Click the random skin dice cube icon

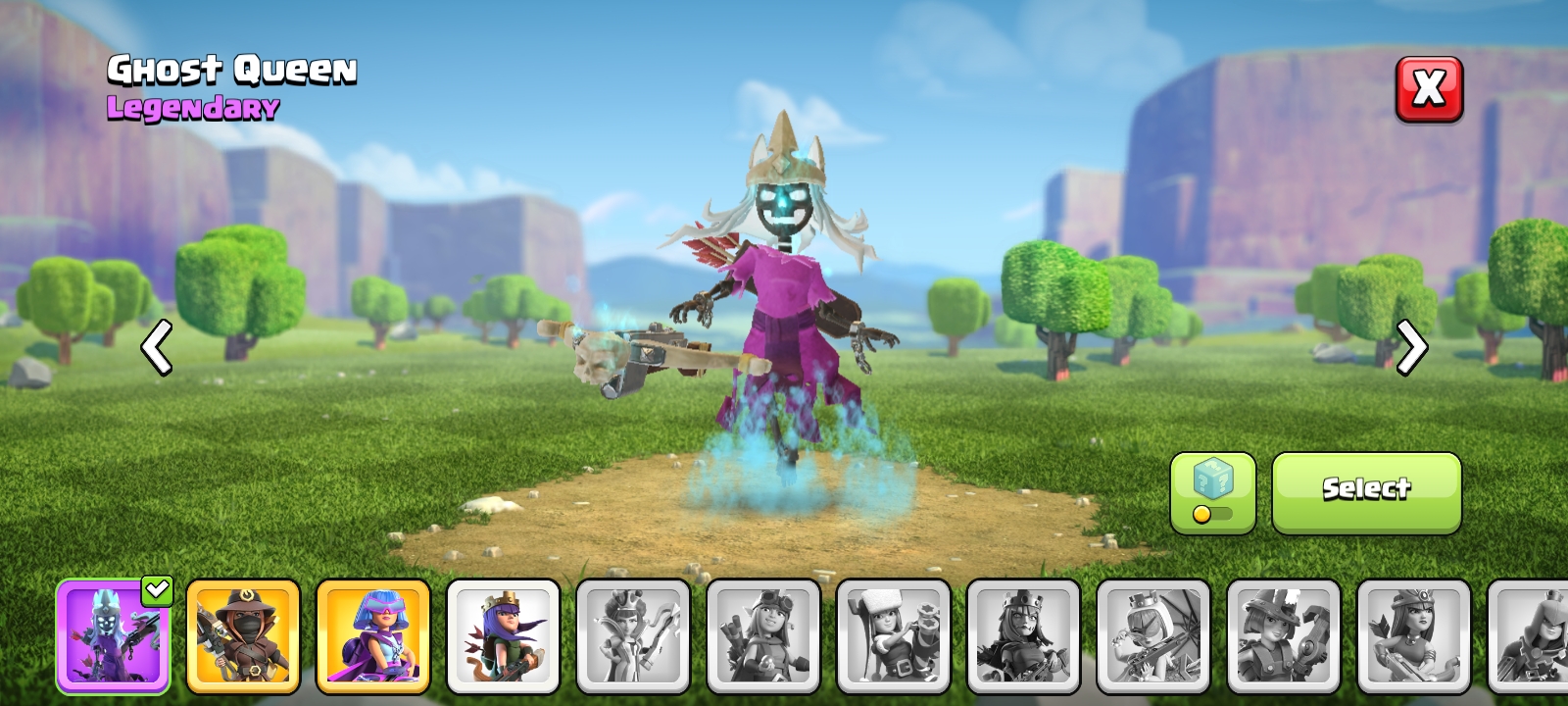point(1212,480)
